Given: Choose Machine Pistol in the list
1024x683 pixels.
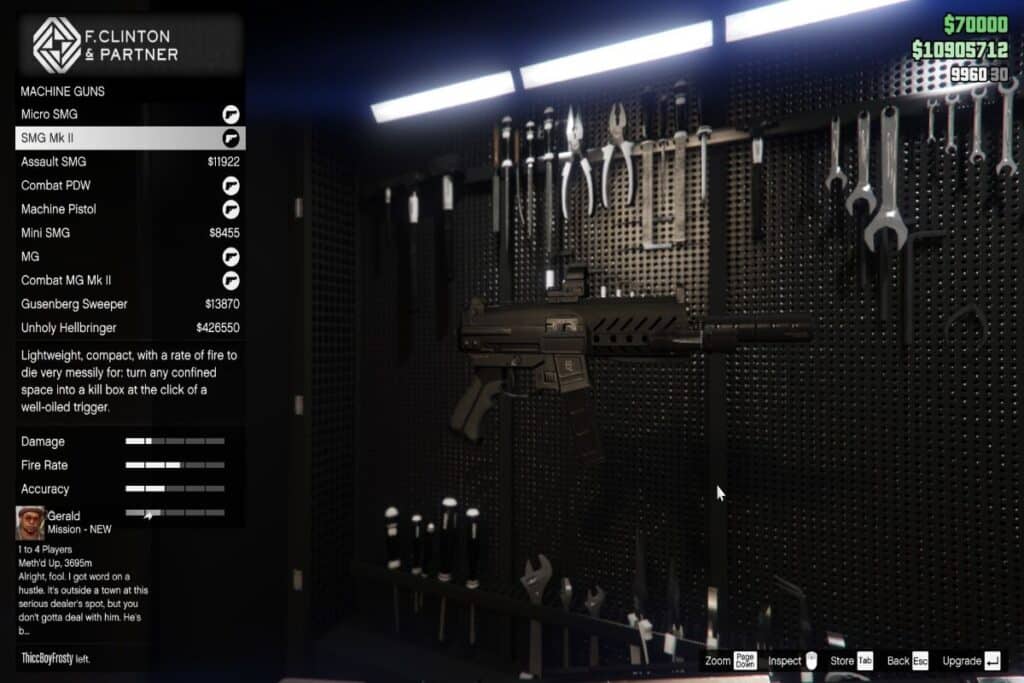Looking at the screenshot, I should tap(130, 209).
